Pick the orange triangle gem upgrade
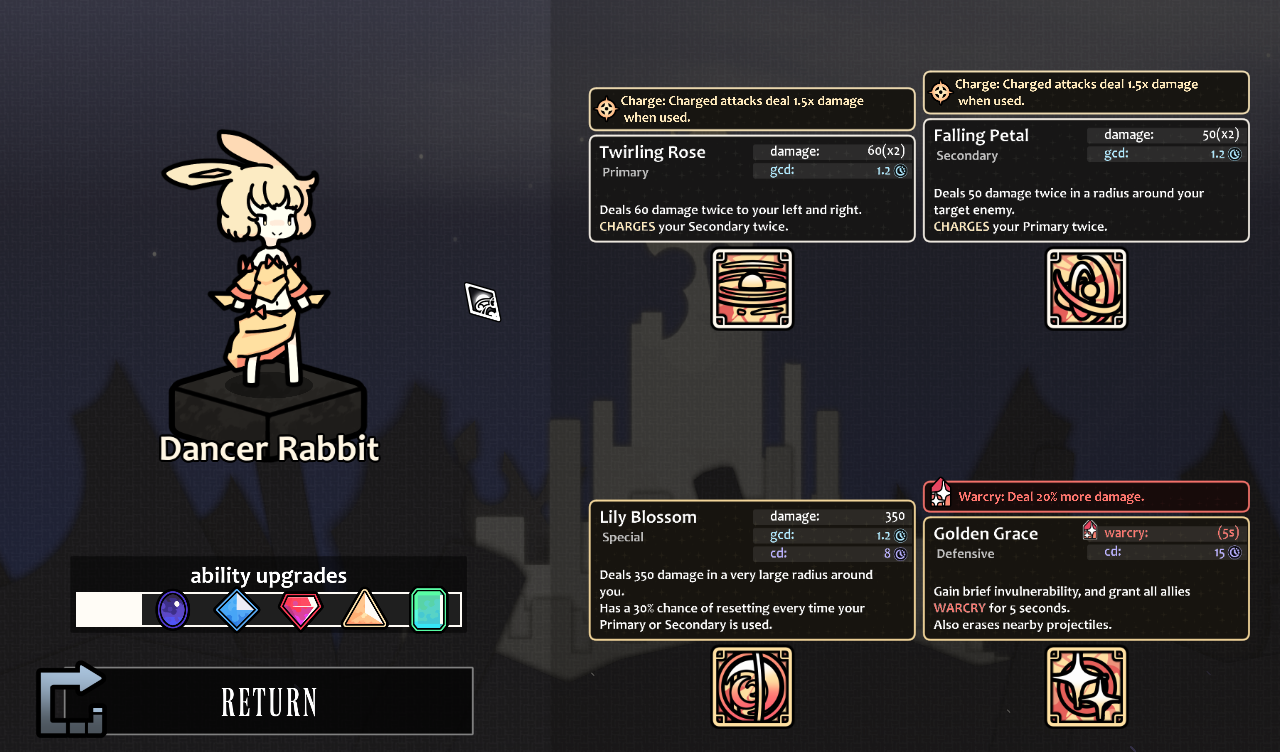 (365, 609)
